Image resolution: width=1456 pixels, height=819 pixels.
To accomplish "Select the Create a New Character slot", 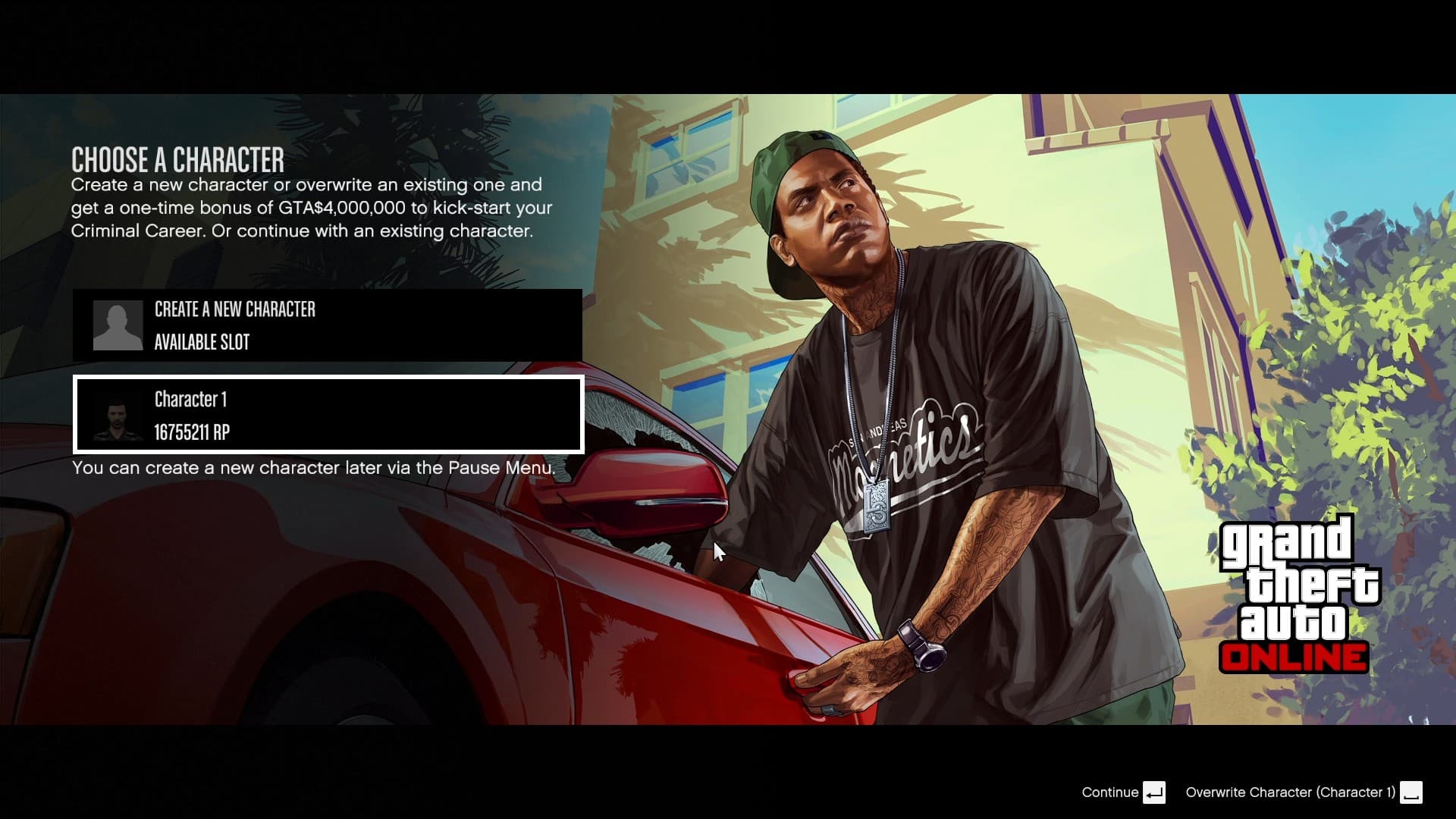I will pos(328,325).
